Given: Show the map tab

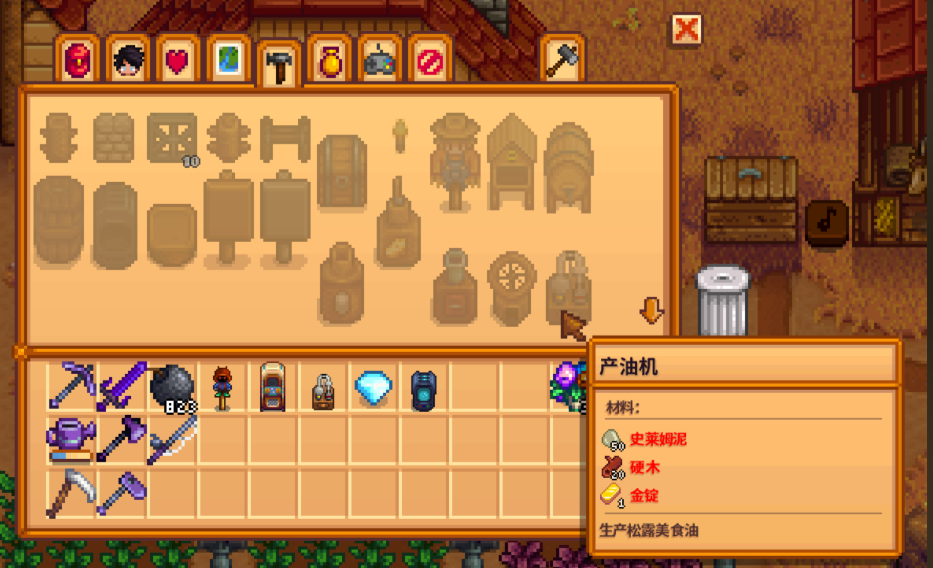Looking at the screenshot, I should click(228, 61).
